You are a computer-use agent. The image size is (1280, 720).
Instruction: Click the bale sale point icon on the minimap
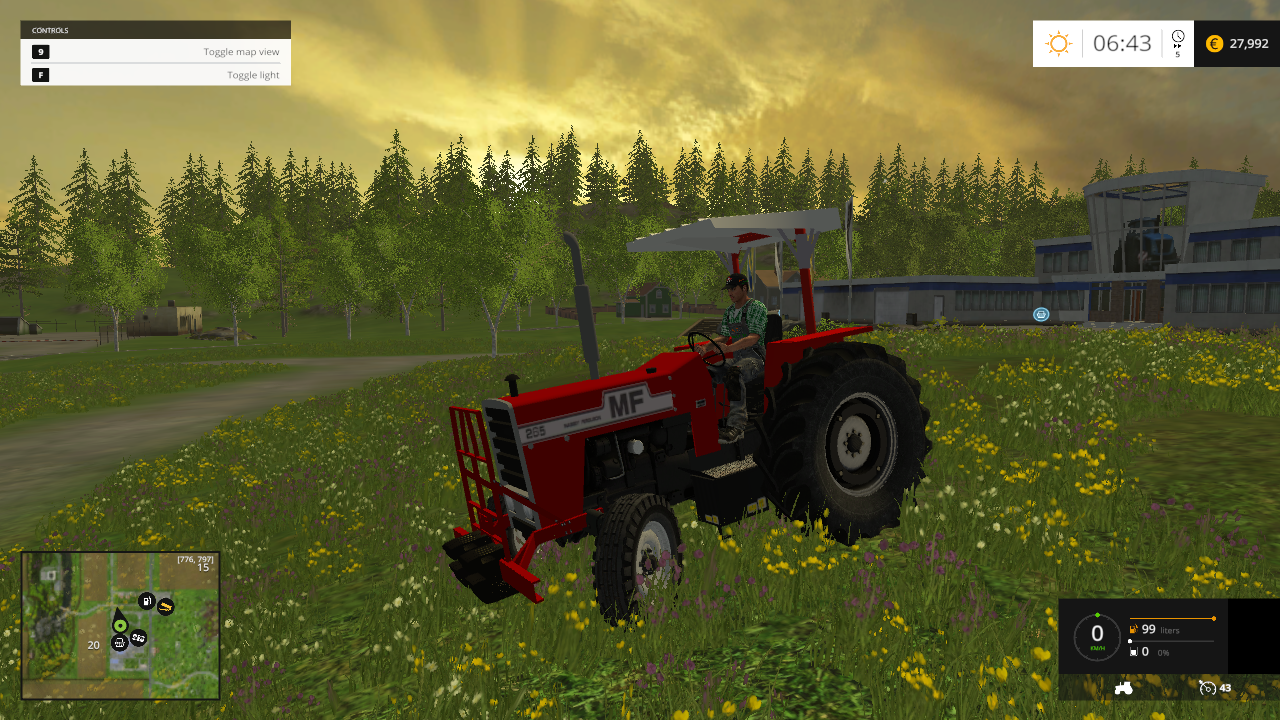point(165,606)
